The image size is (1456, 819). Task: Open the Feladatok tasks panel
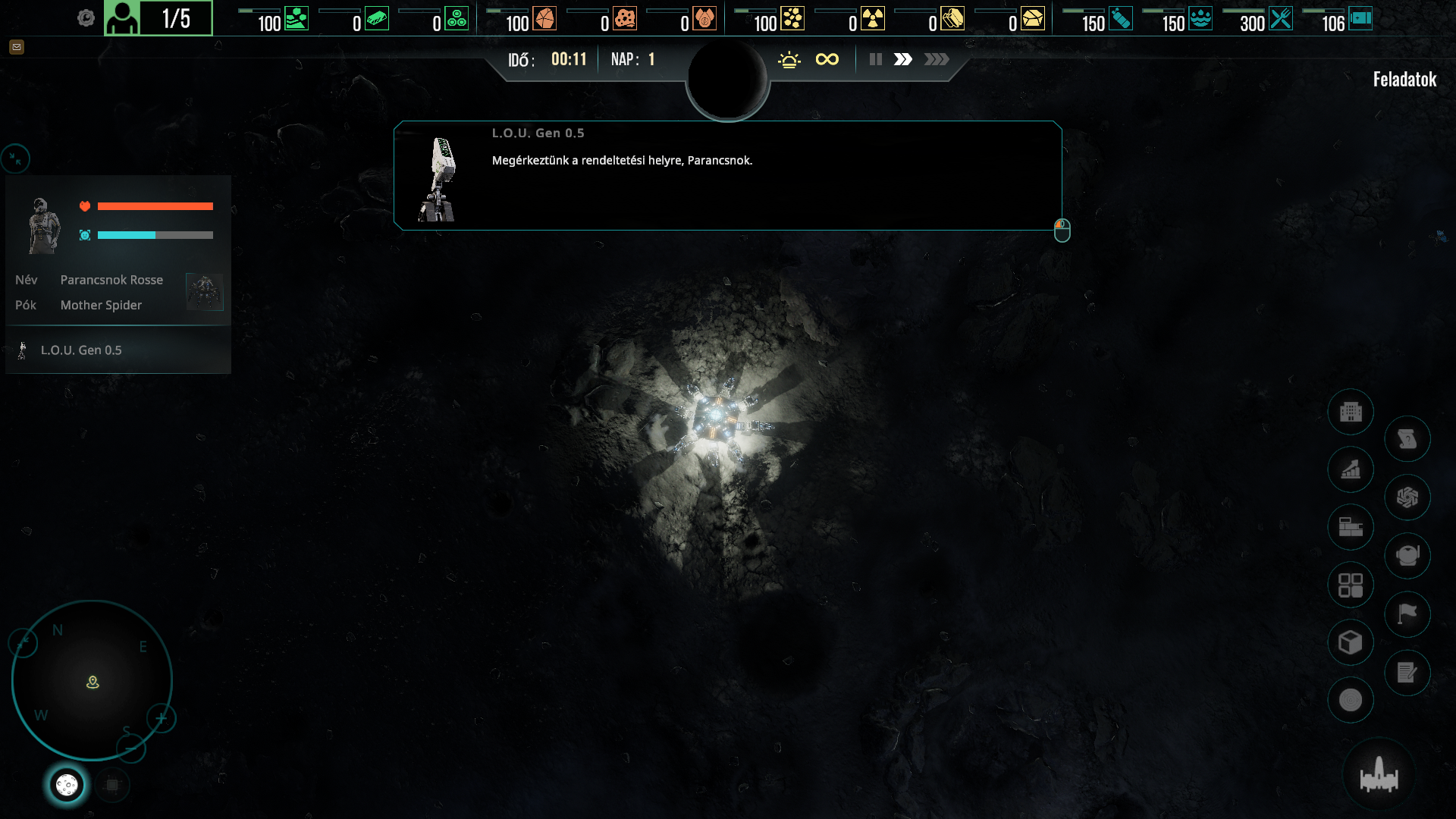1404,80
